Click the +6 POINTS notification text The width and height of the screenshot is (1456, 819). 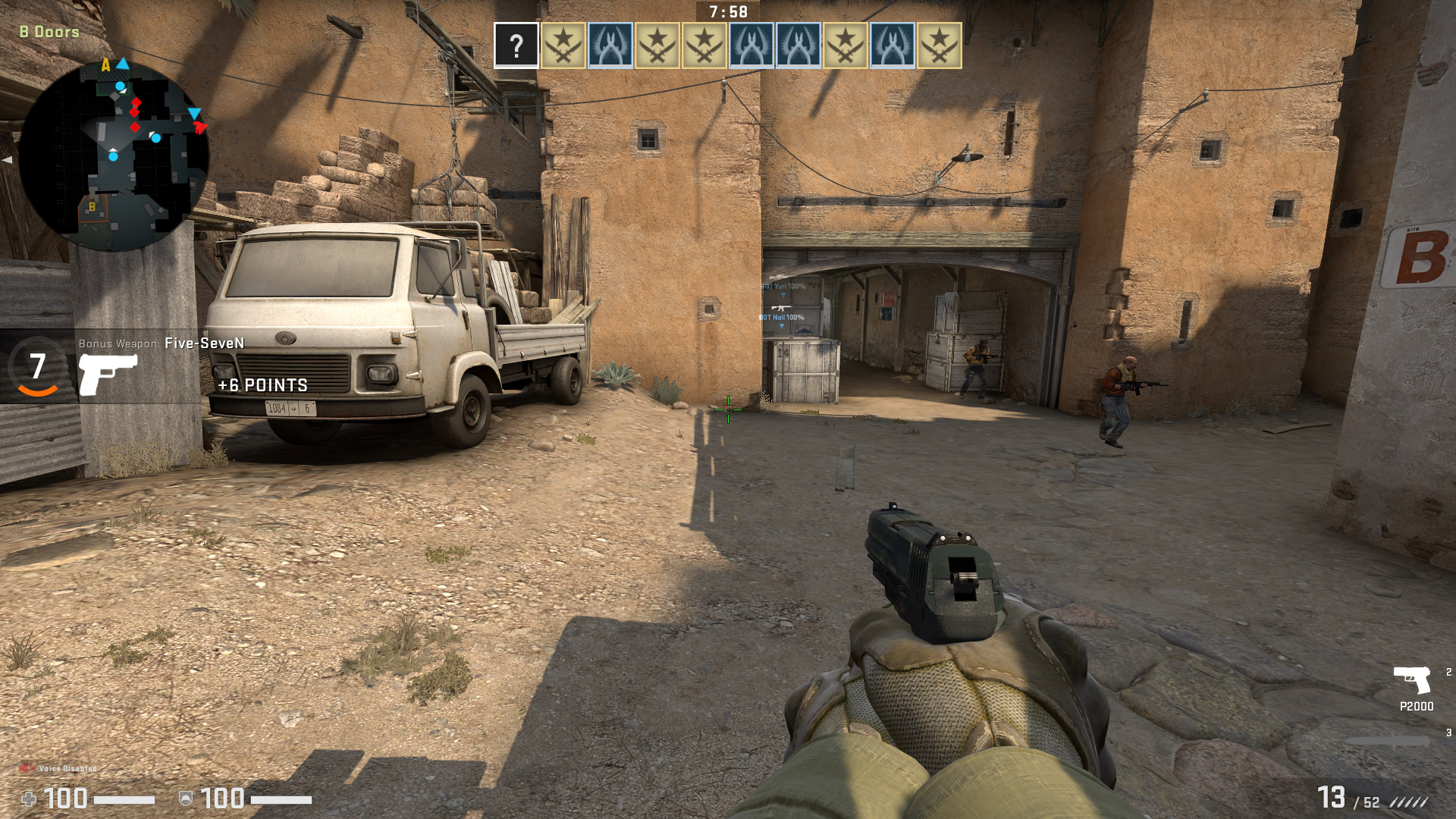coord(262,385)
